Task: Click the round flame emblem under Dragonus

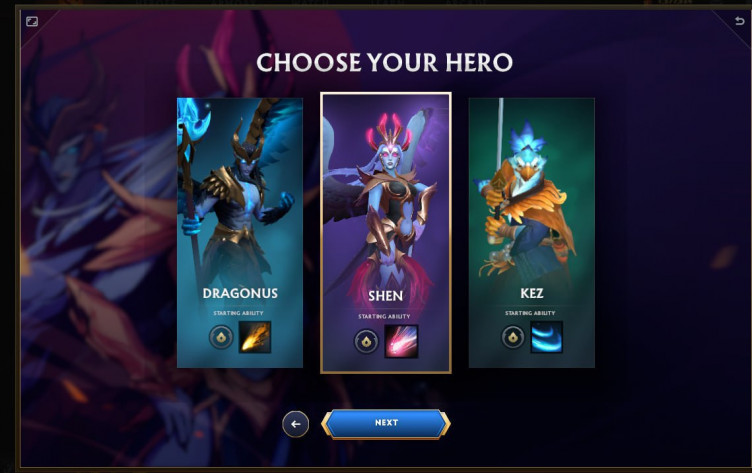Action: (x=221, y=338)
